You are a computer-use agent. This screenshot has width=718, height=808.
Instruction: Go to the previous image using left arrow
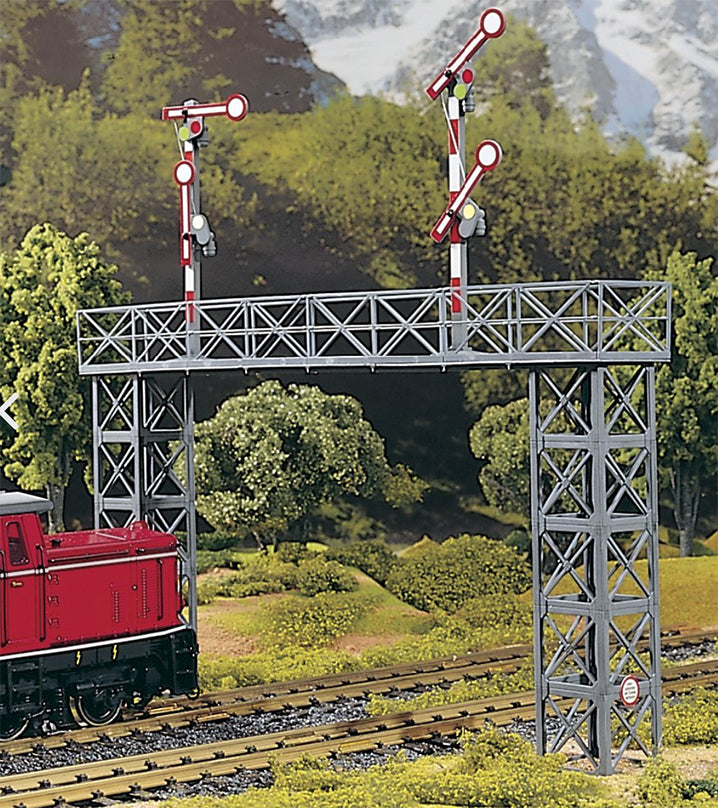pyautogui.click(x=6, y=410)
